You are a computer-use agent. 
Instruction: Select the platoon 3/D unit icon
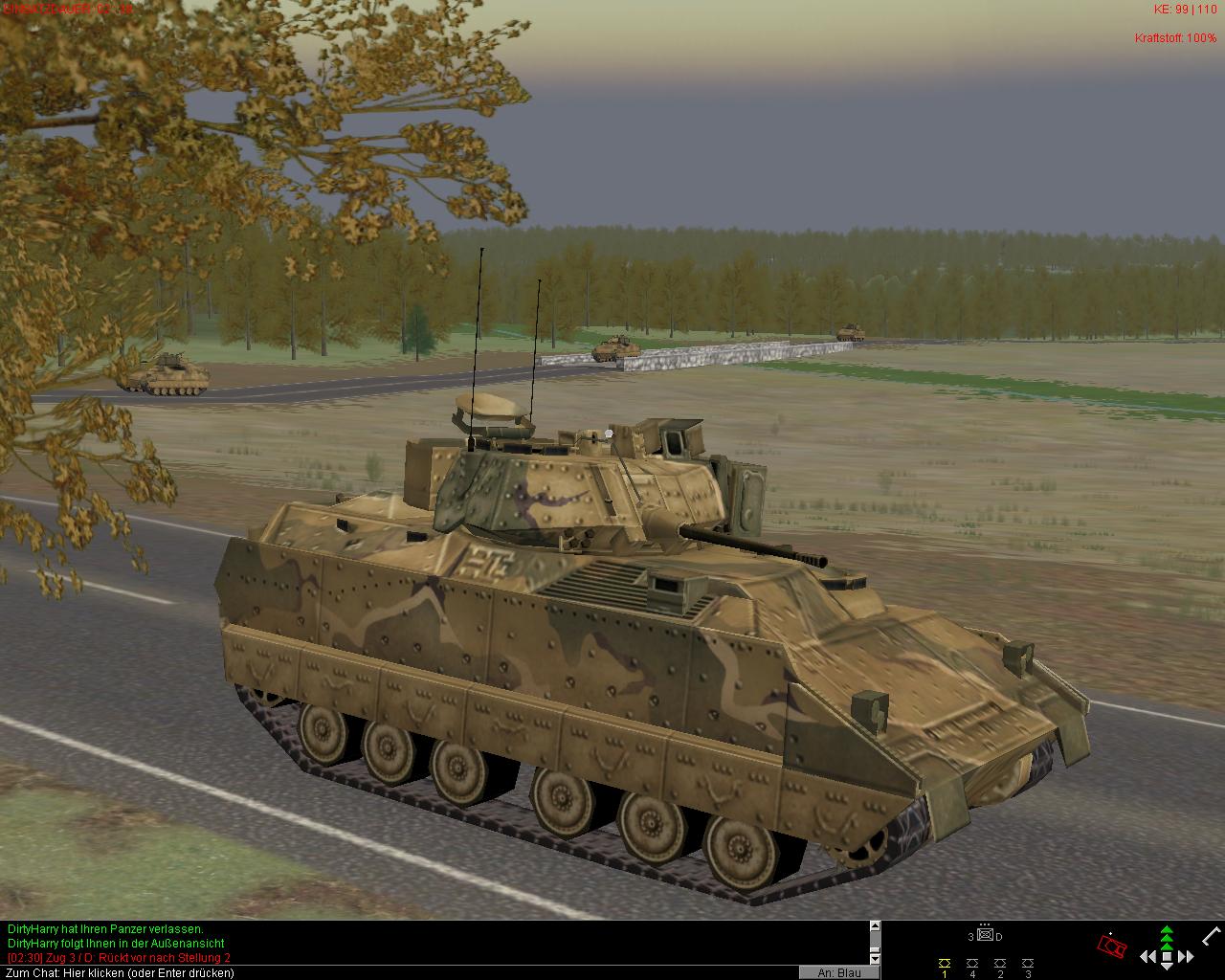tap(985, 935)
